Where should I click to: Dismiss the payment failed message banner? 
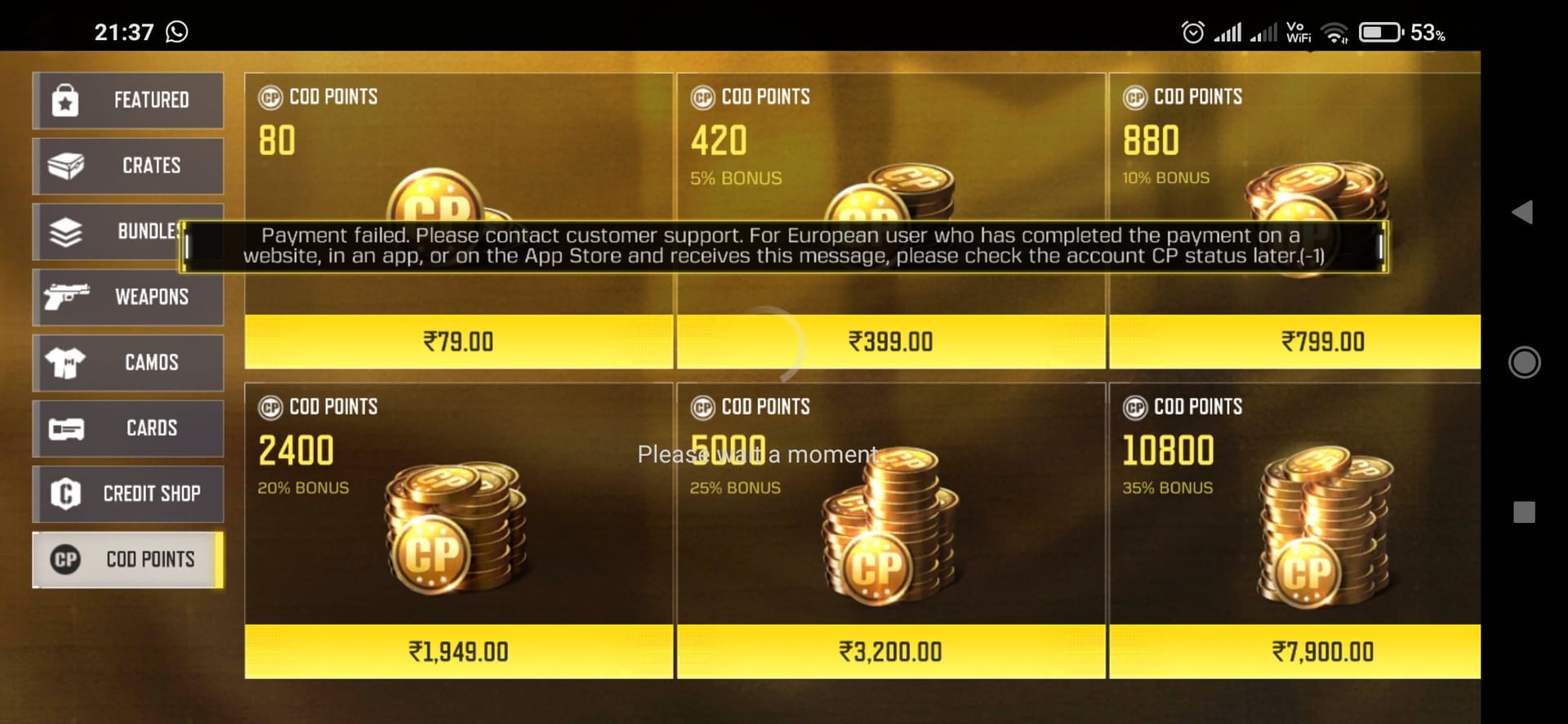(784, 245)
